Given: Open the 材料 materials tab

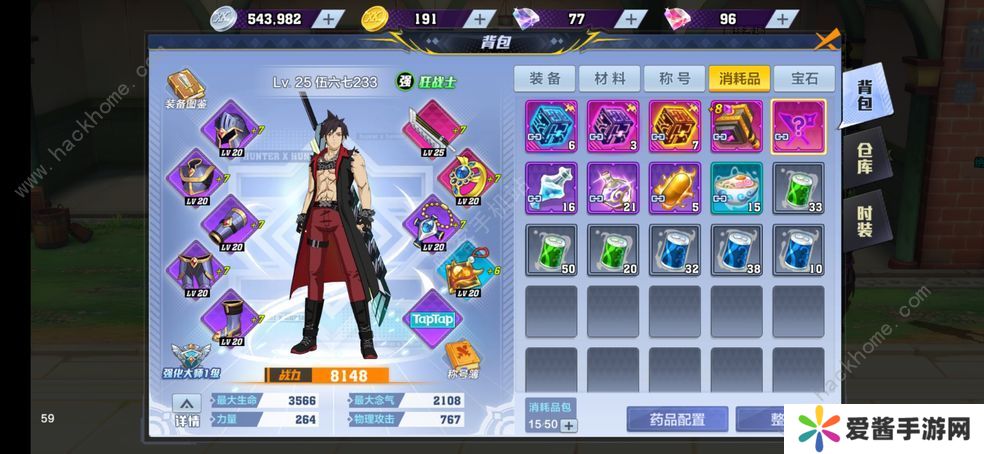Looking at the screenshot, I should (609, 78).
